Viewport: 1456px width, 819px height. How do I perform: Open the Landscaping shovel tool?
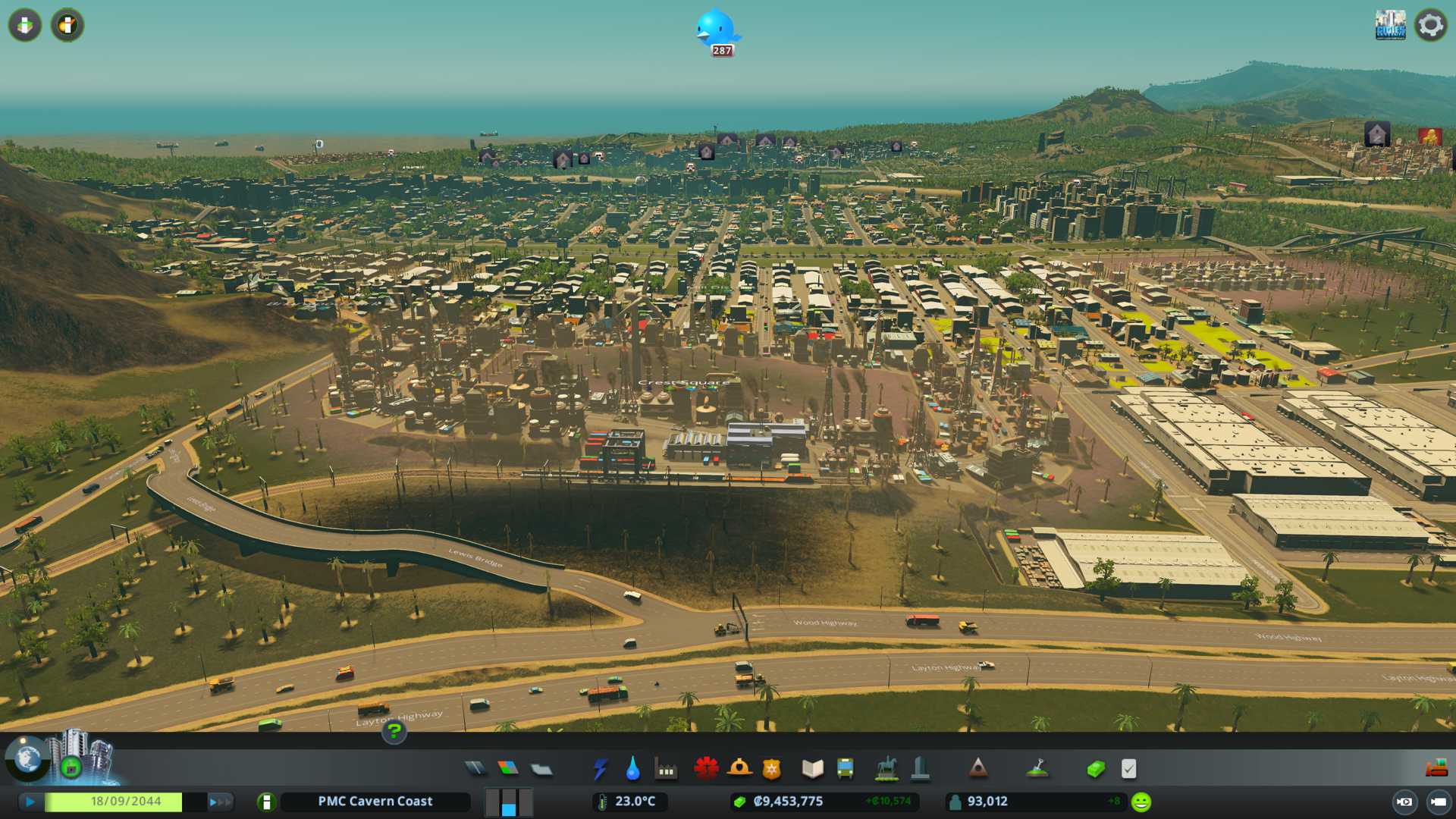click(1037, 769)
